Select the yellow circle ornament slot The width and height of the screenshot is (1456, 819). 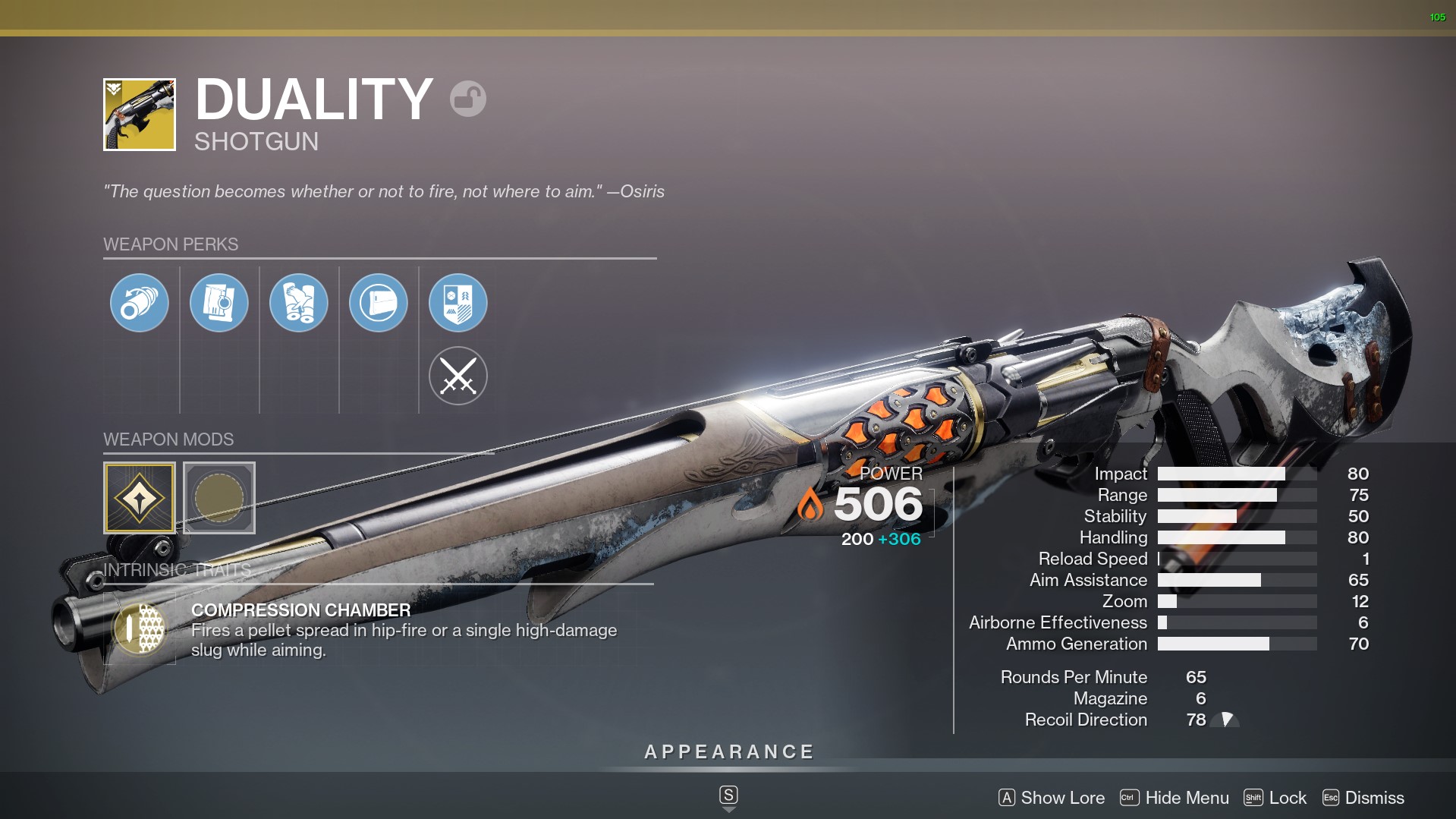(x=219, y=498)
